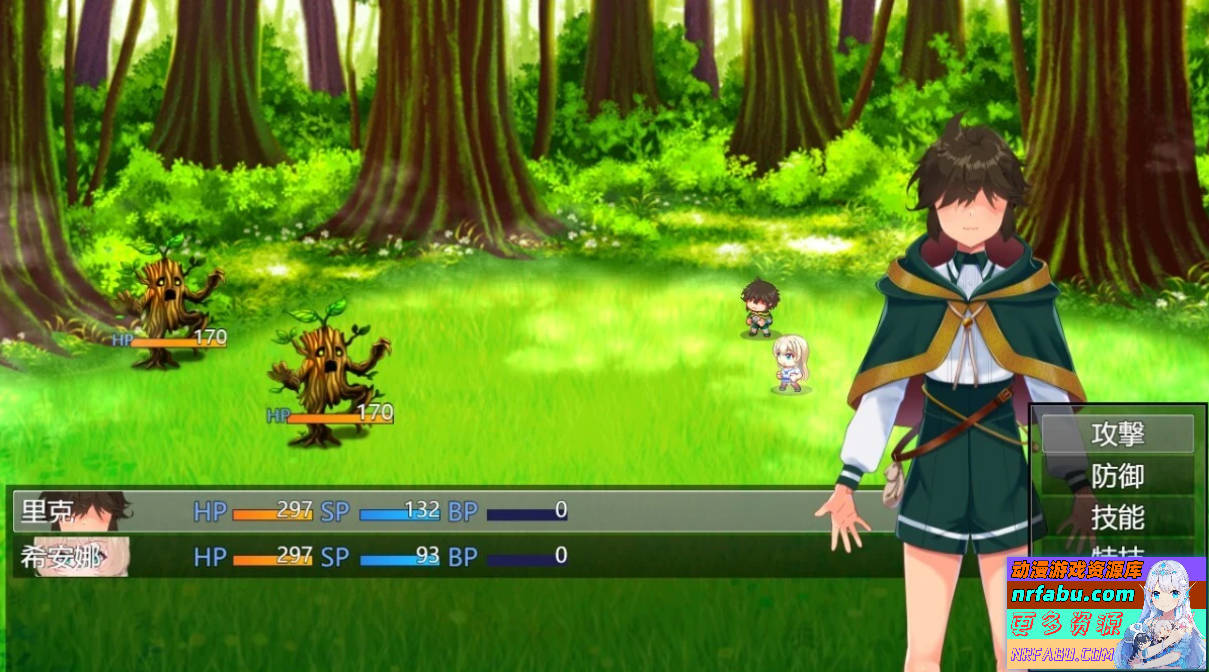The width and height of the screenshot is (1209, 672).
Task: Select the 防御 defend command
Action: pos(1117,476)
